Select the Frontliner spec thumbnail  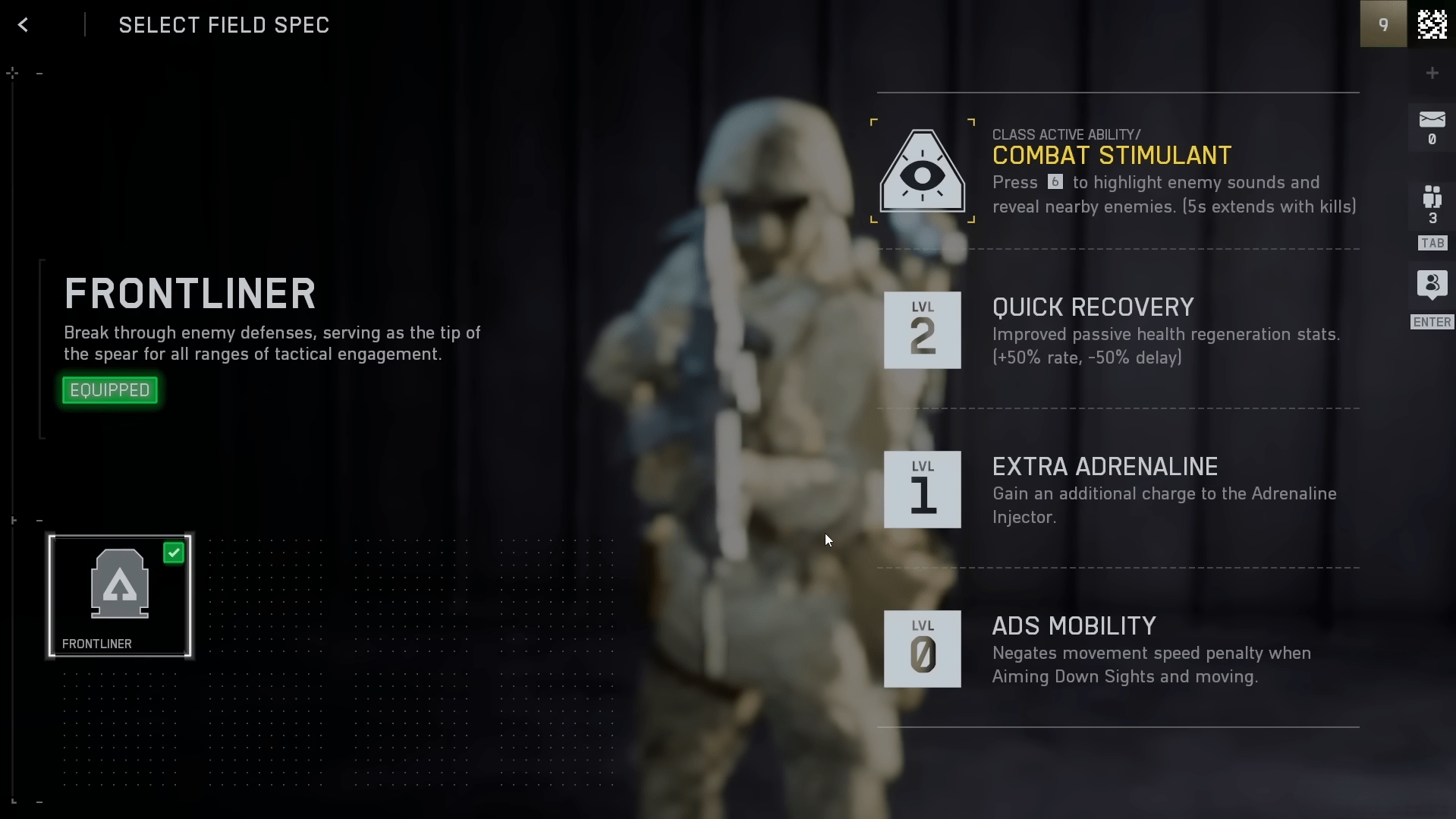pos(119,596)
